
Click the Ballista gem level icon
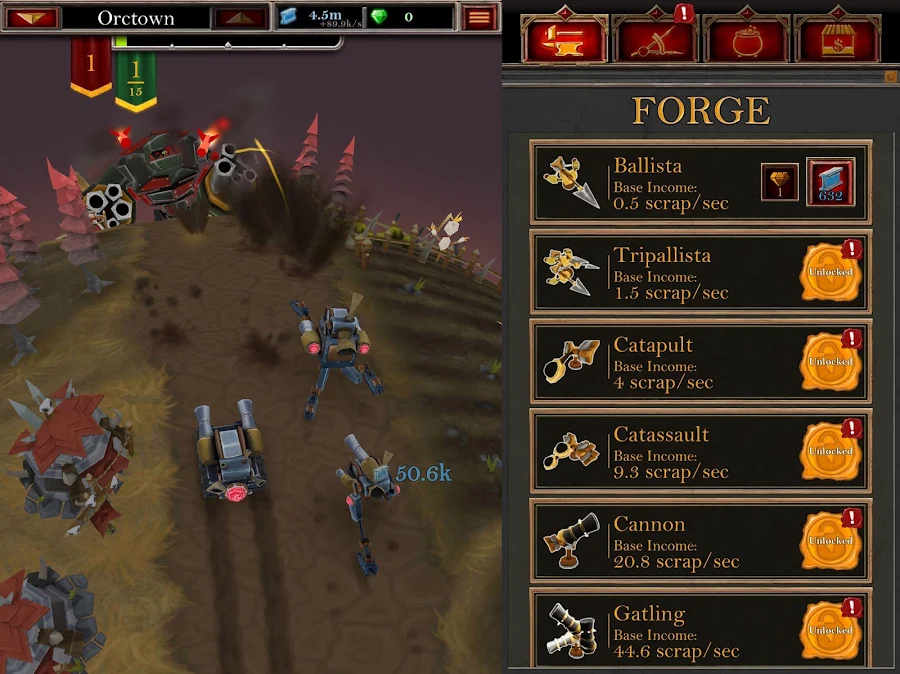[780, 183]
